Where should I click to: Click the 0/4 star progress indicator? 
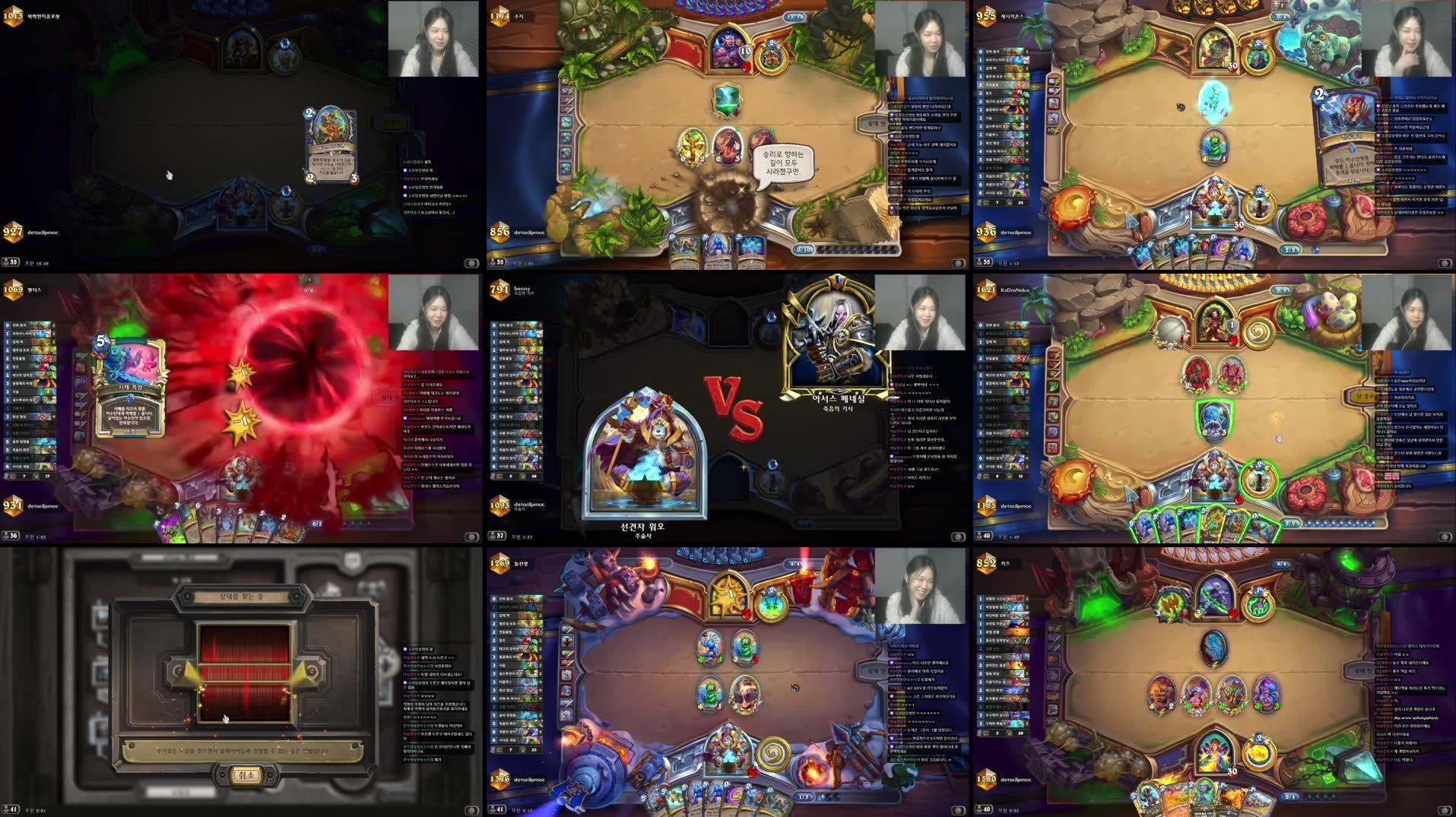[x=1290, y=797]
